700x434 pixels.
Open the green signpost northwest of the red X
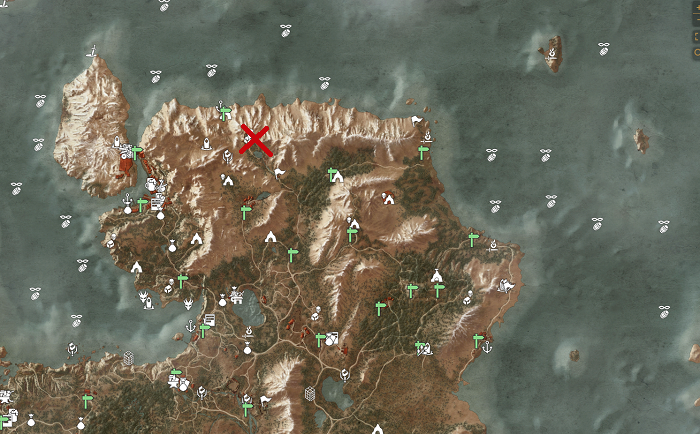point(226,112)
